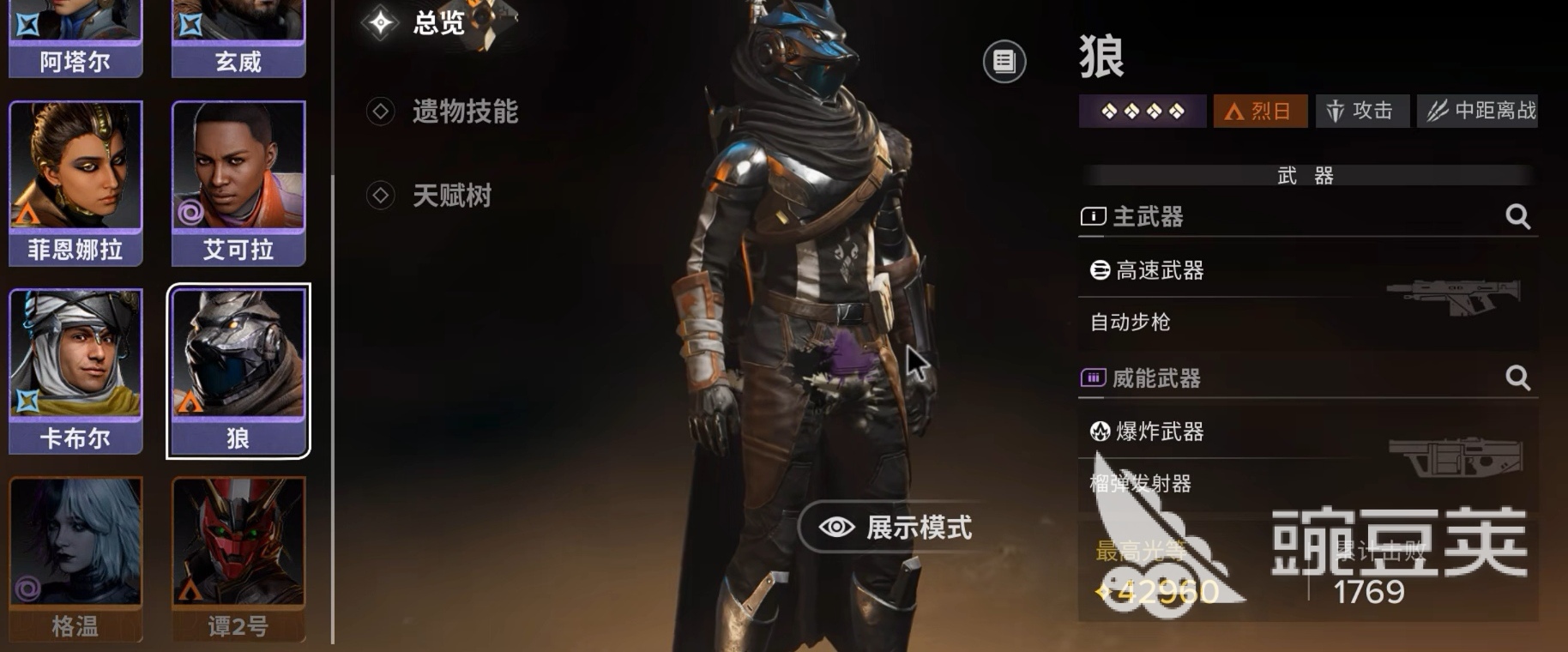The height and width of the screenshot is (652, 1568).
Task: Click the four-diamond rarity rating strip
Action: coord(1142,110)
